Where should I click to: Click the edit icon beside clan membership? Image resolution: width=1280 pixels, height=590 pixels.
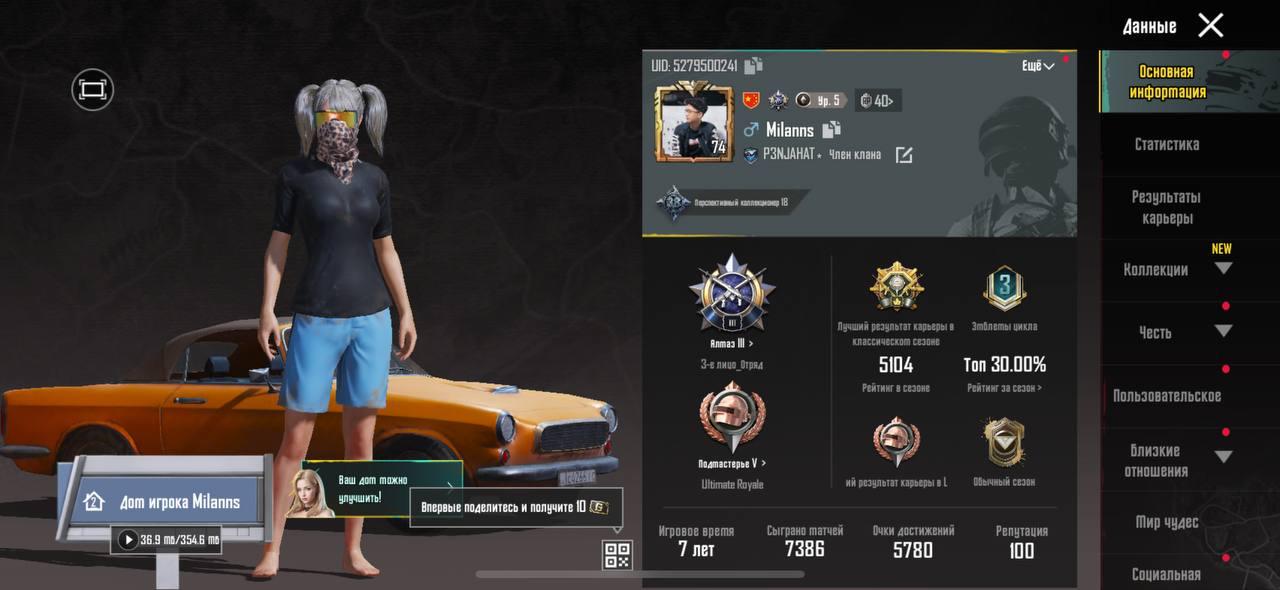tap(904, 155)
